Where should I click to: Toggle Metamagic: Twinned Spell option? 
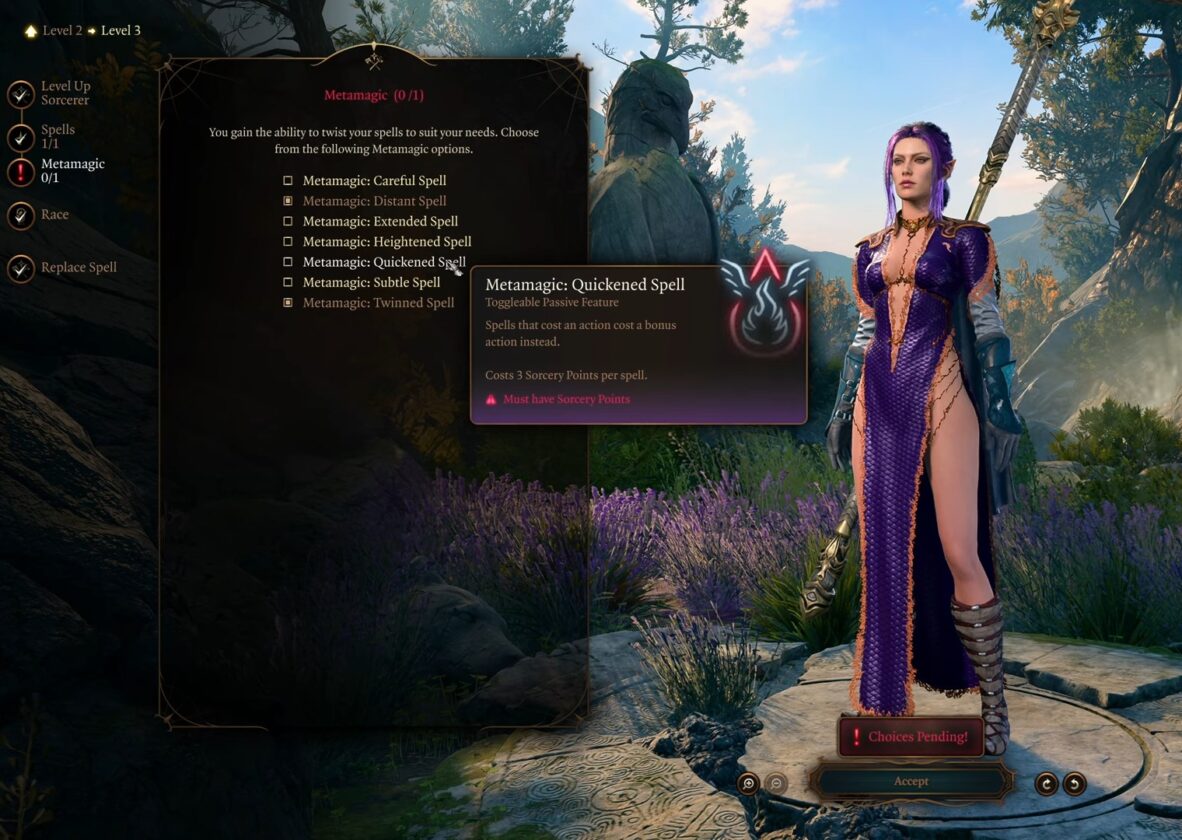[288, 303]
